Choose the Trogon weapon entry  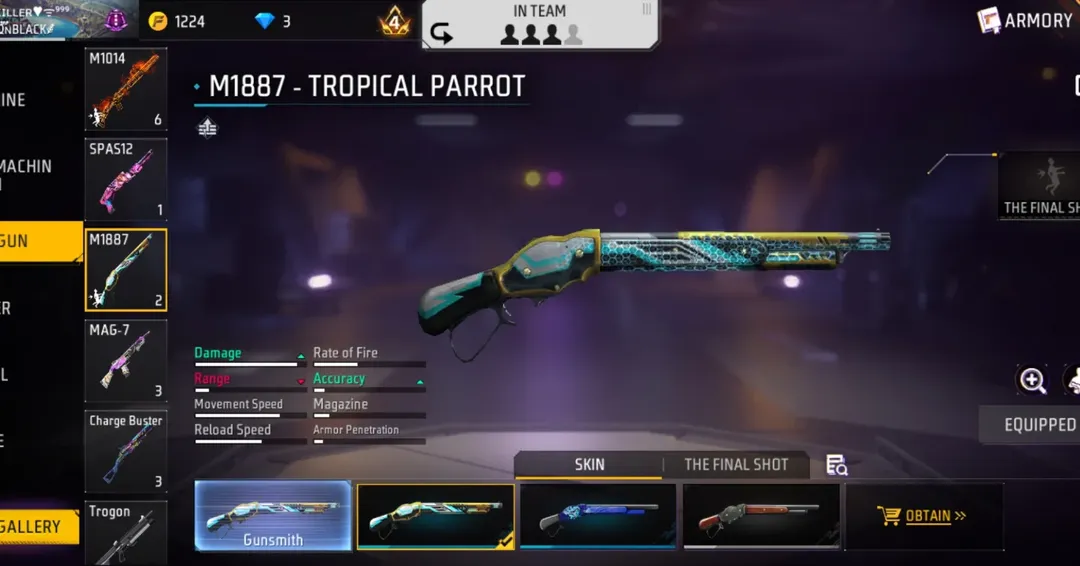point(125,534)
